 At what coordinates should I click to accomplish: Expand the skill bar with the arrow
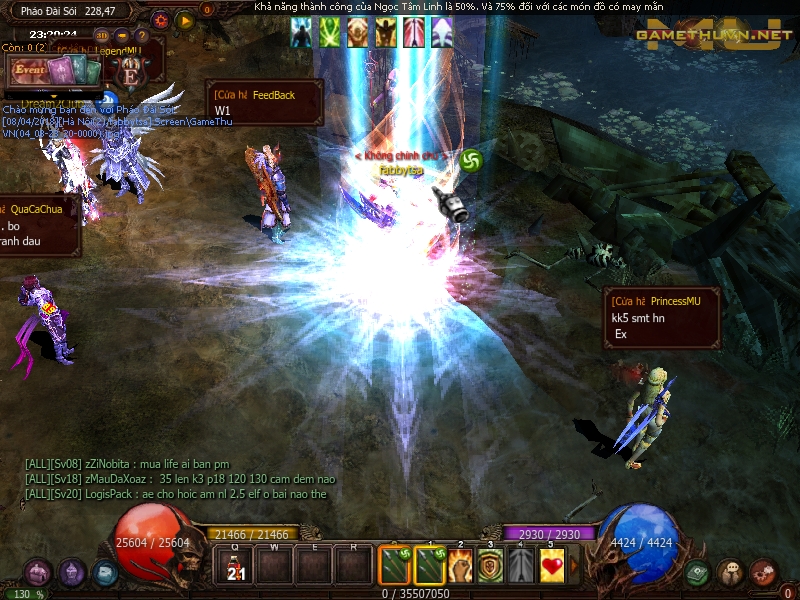pos(574,566)
